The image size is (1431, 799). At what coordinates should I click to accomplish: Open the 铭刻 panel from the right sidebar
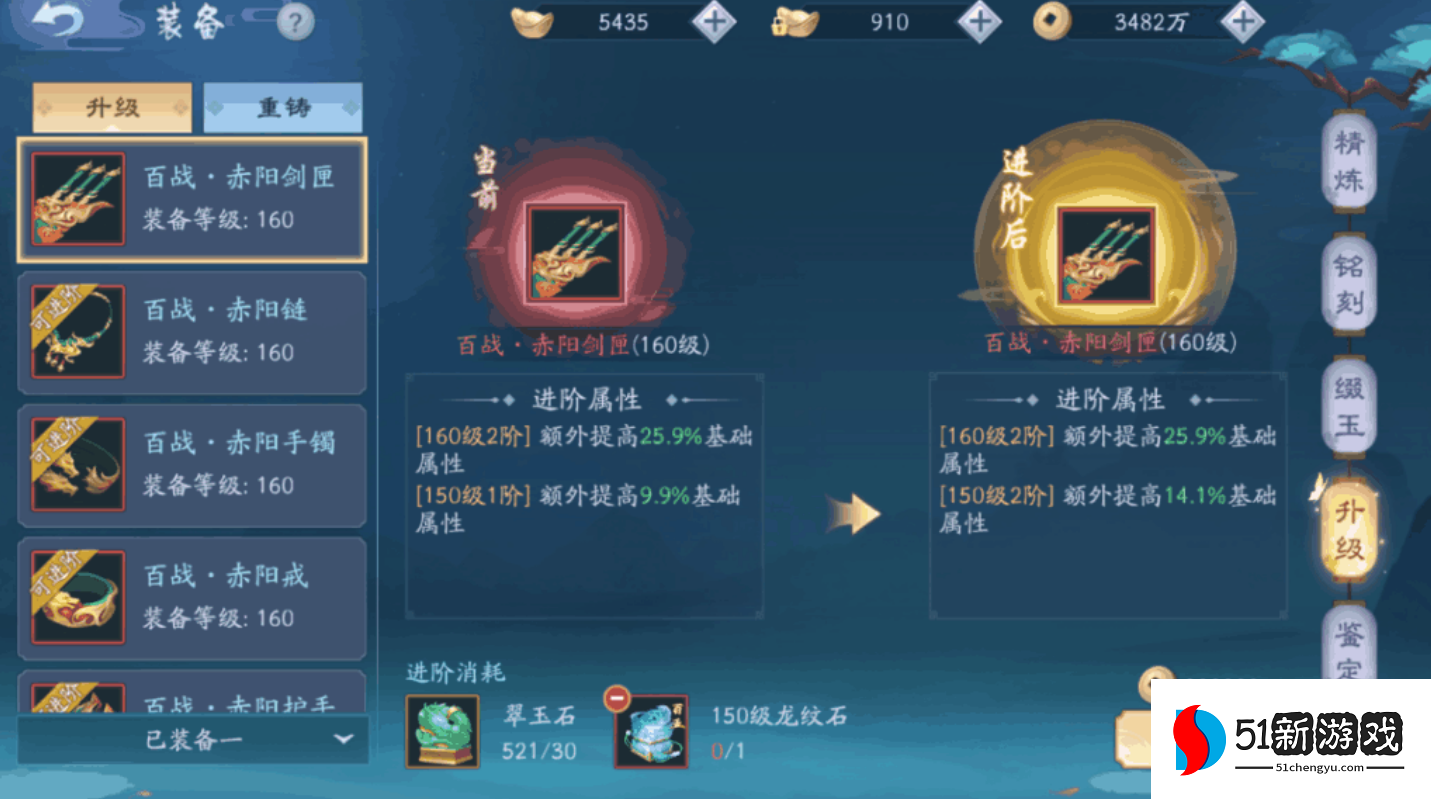point(1350,283)
